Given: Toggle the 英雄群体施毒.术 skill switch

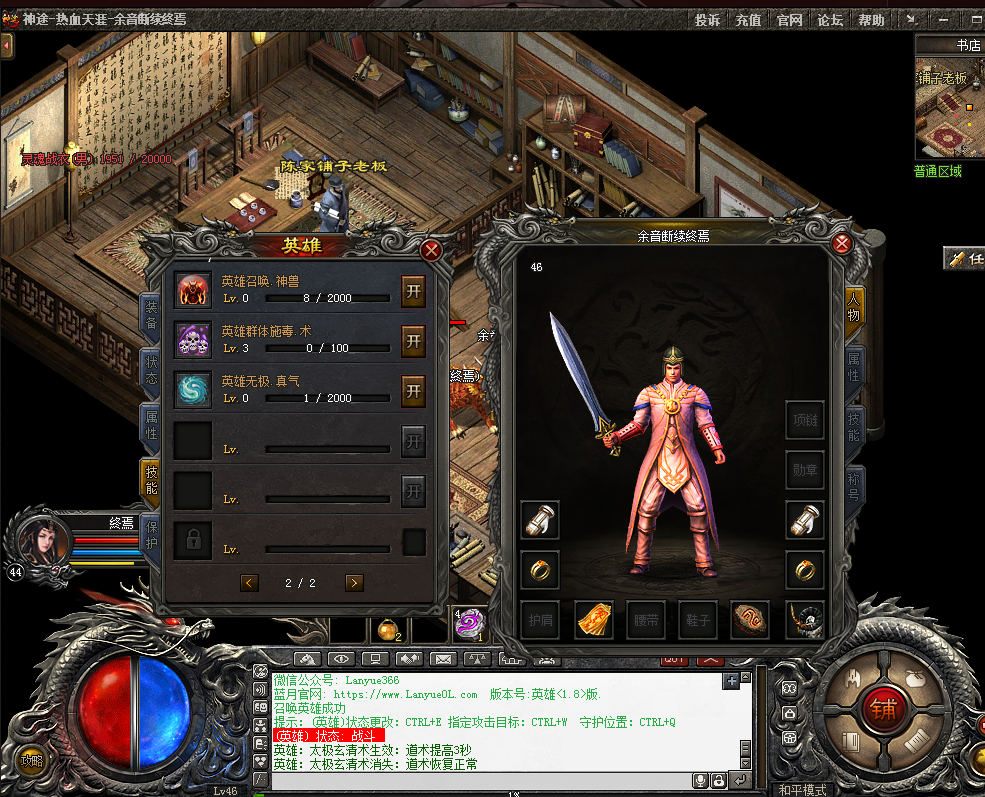Looking at the screenshot, I should click(x=413, y=341).
